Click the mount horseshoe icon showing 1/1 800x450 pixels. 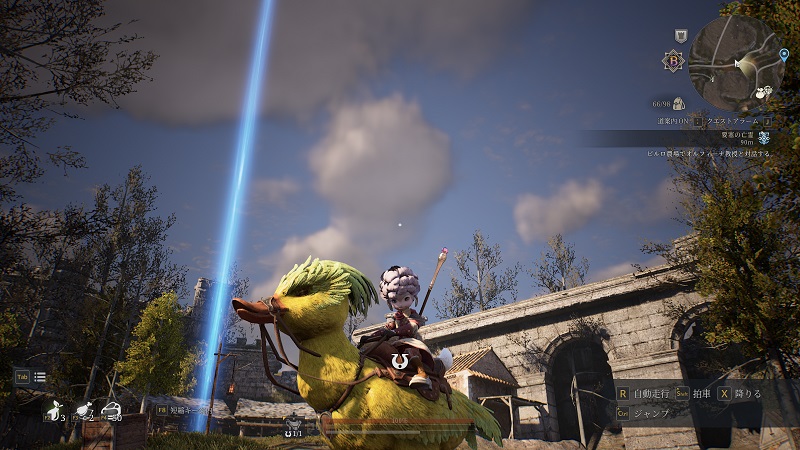(294, 425)
